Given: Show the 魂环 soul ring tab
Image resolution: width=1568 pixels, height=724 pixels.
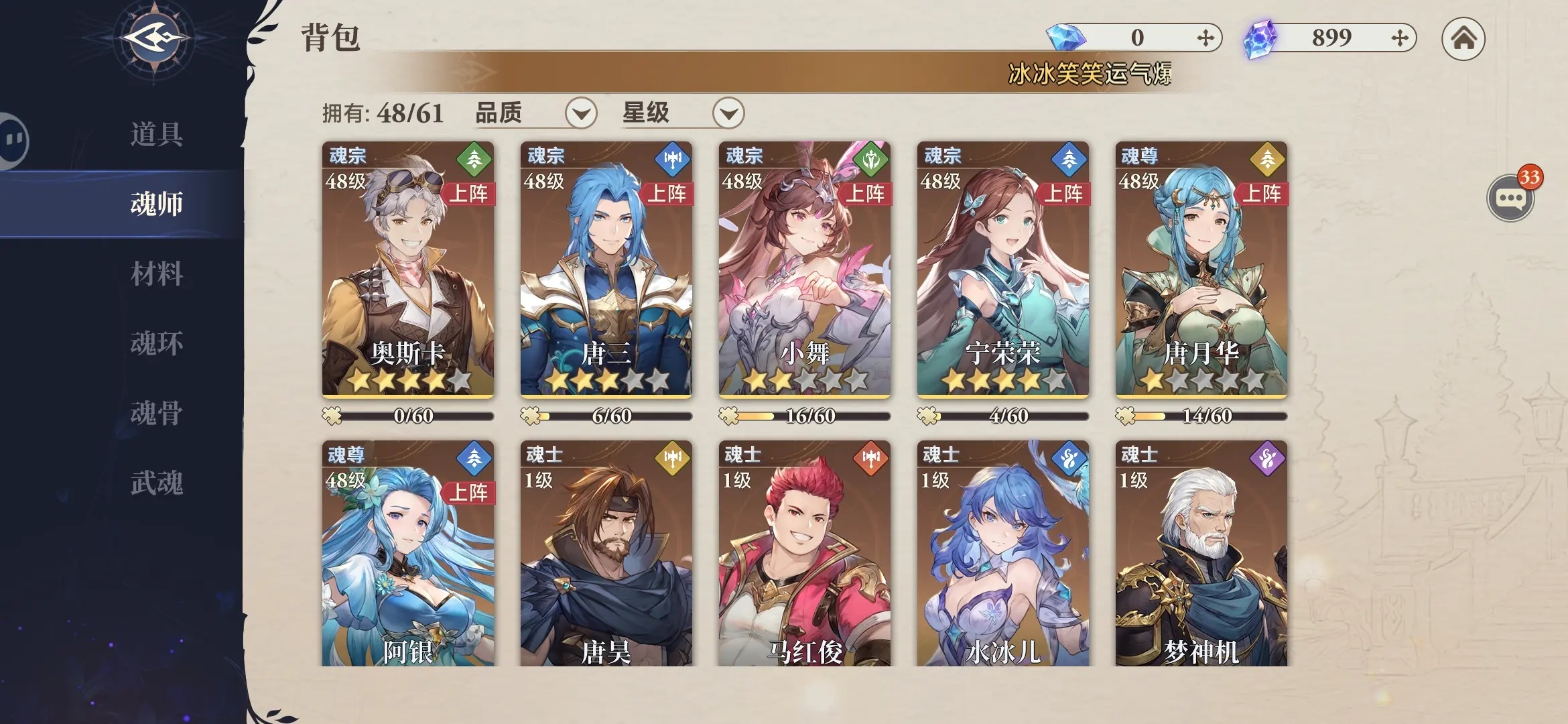Looking at the screenshot, I should 156,343.
